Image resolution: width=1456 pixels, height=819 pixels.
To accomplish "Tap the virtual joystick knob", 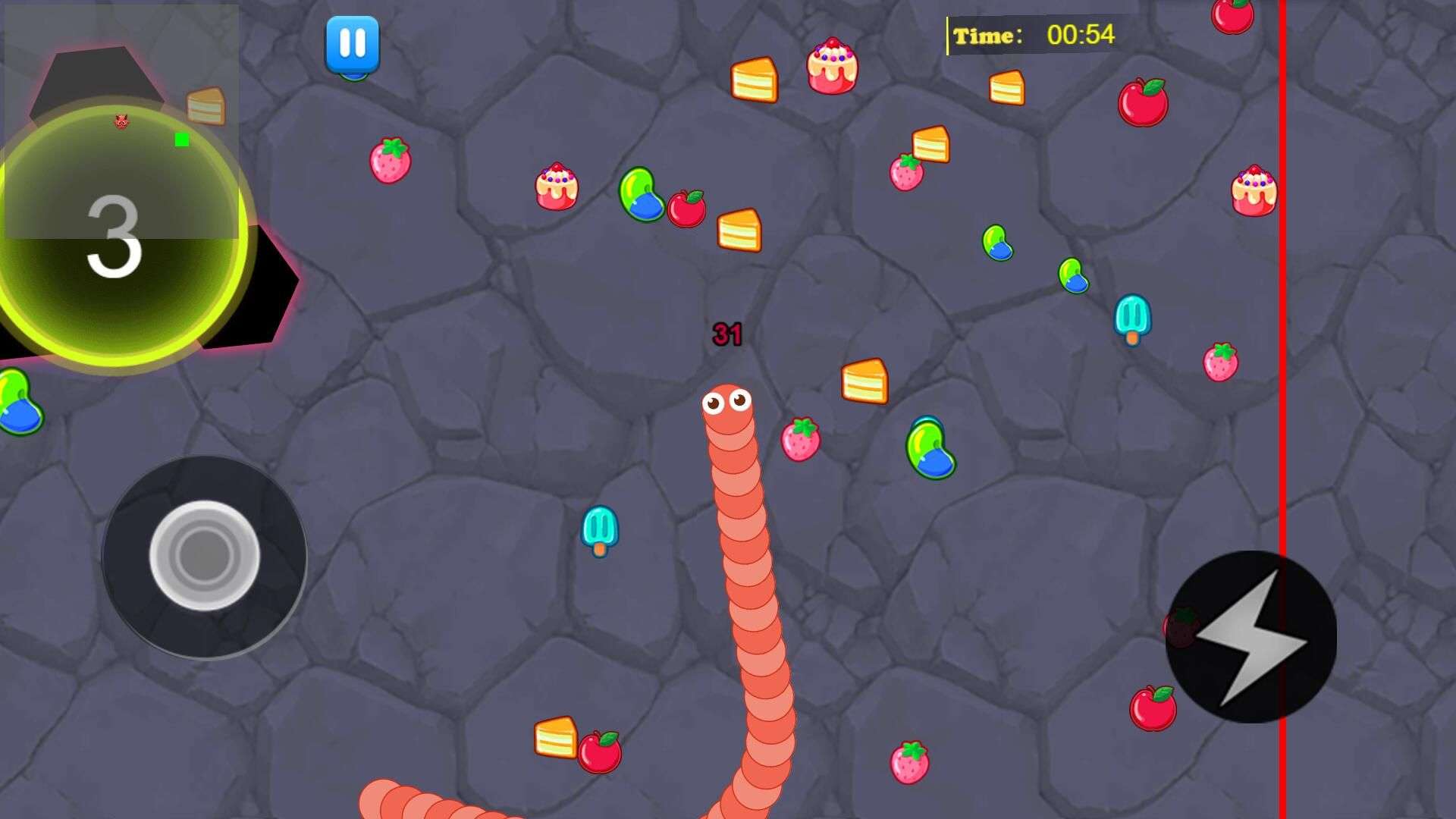I will [204, 556].
